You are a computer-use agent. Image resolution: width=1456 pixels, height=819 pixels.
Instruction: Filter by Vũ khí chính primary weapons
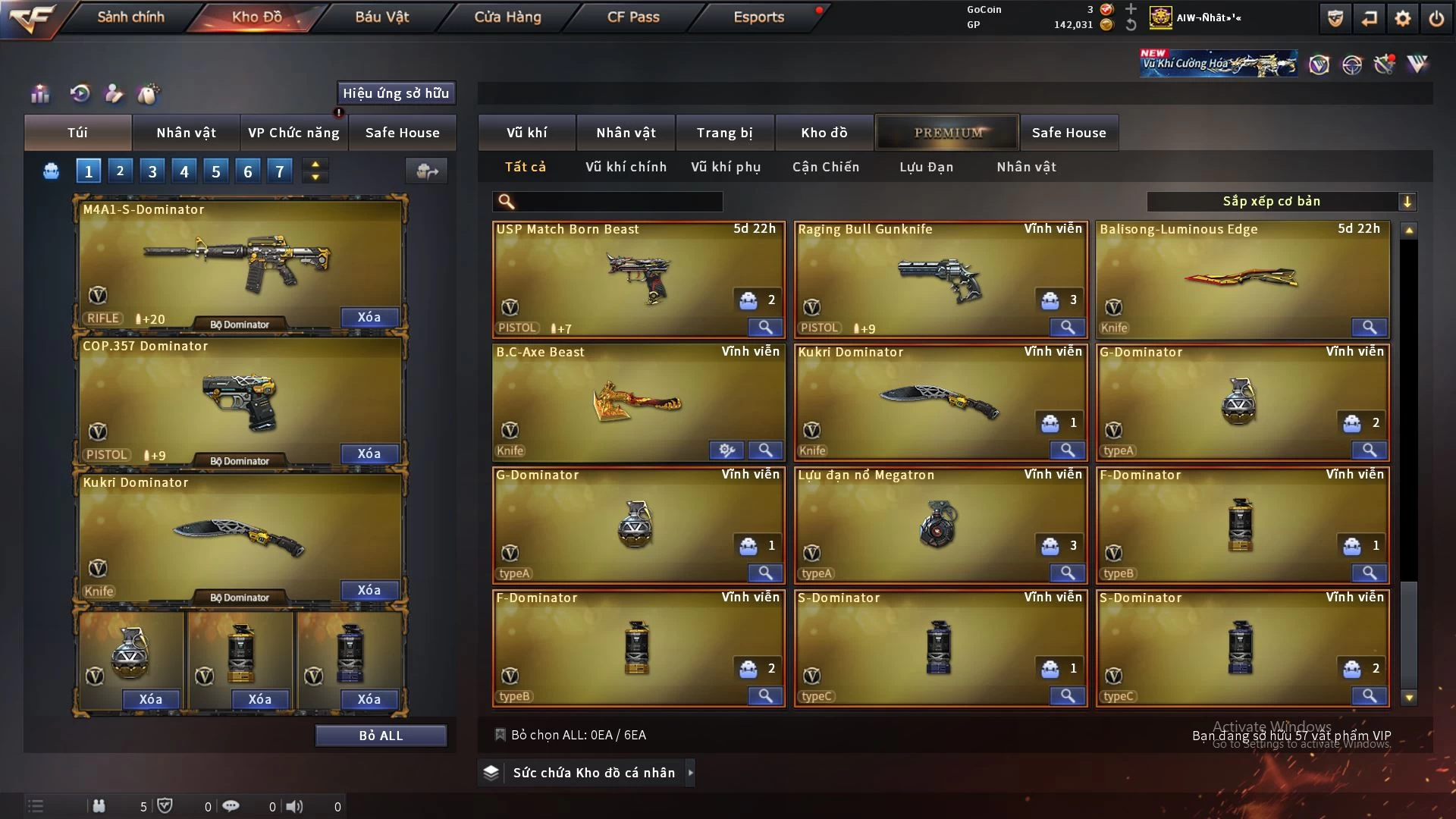pyautogui.click(x=626, y=167)
